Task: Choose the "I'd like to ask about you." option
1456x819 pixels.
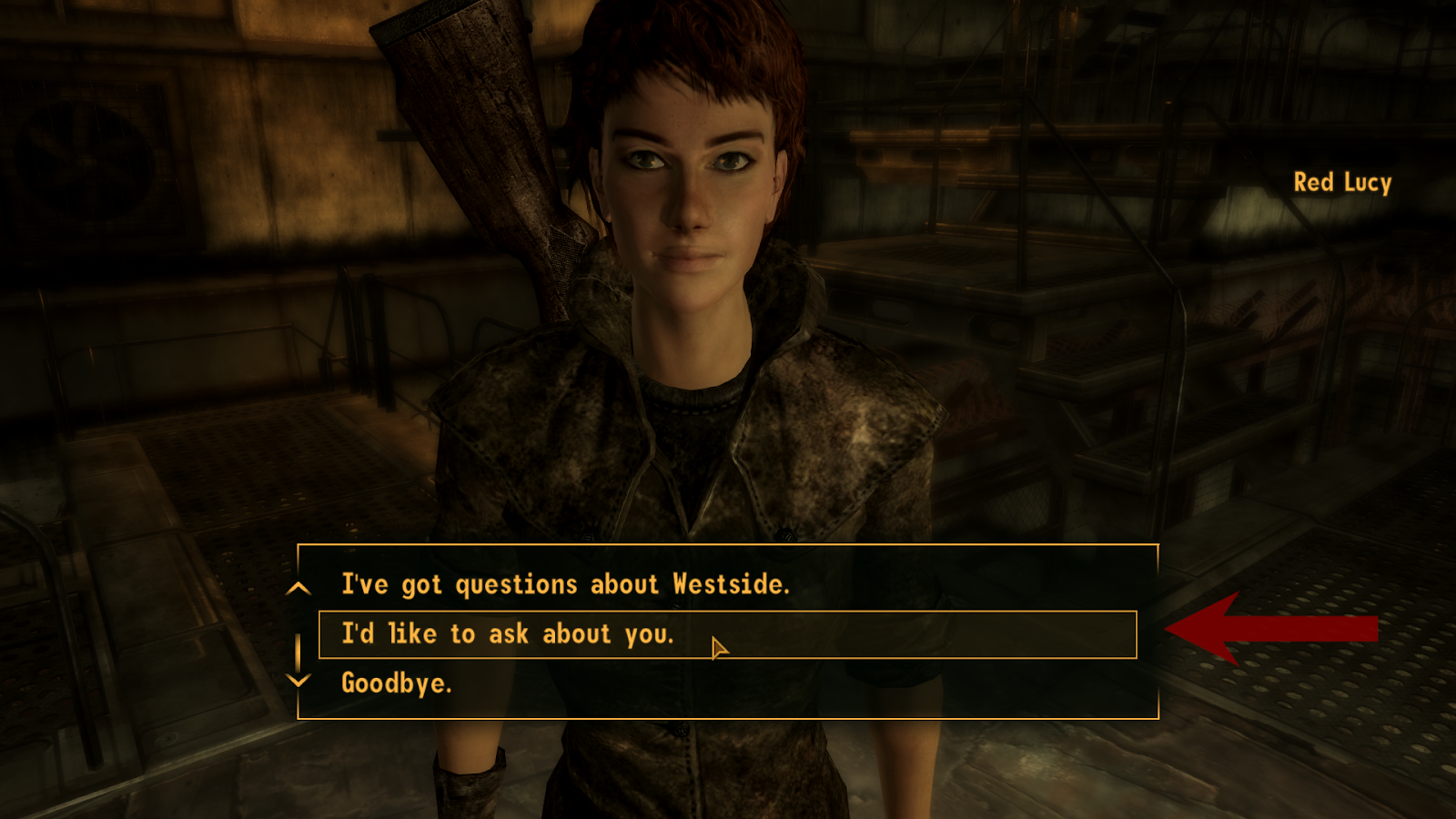Action: click(x=508, y=633)
